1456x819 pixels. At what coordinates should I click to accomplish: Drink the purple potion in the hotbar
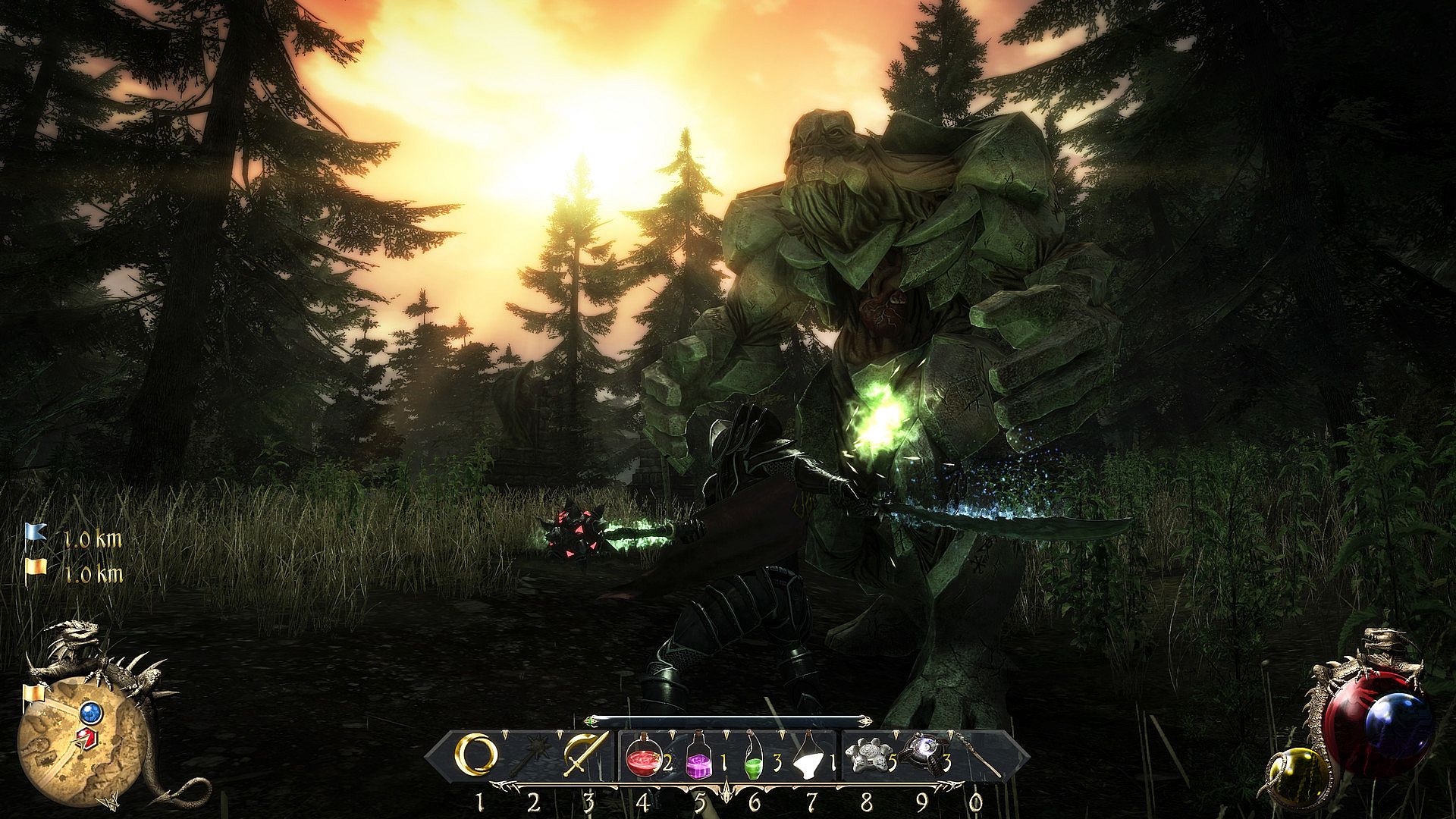pos(699,755)
